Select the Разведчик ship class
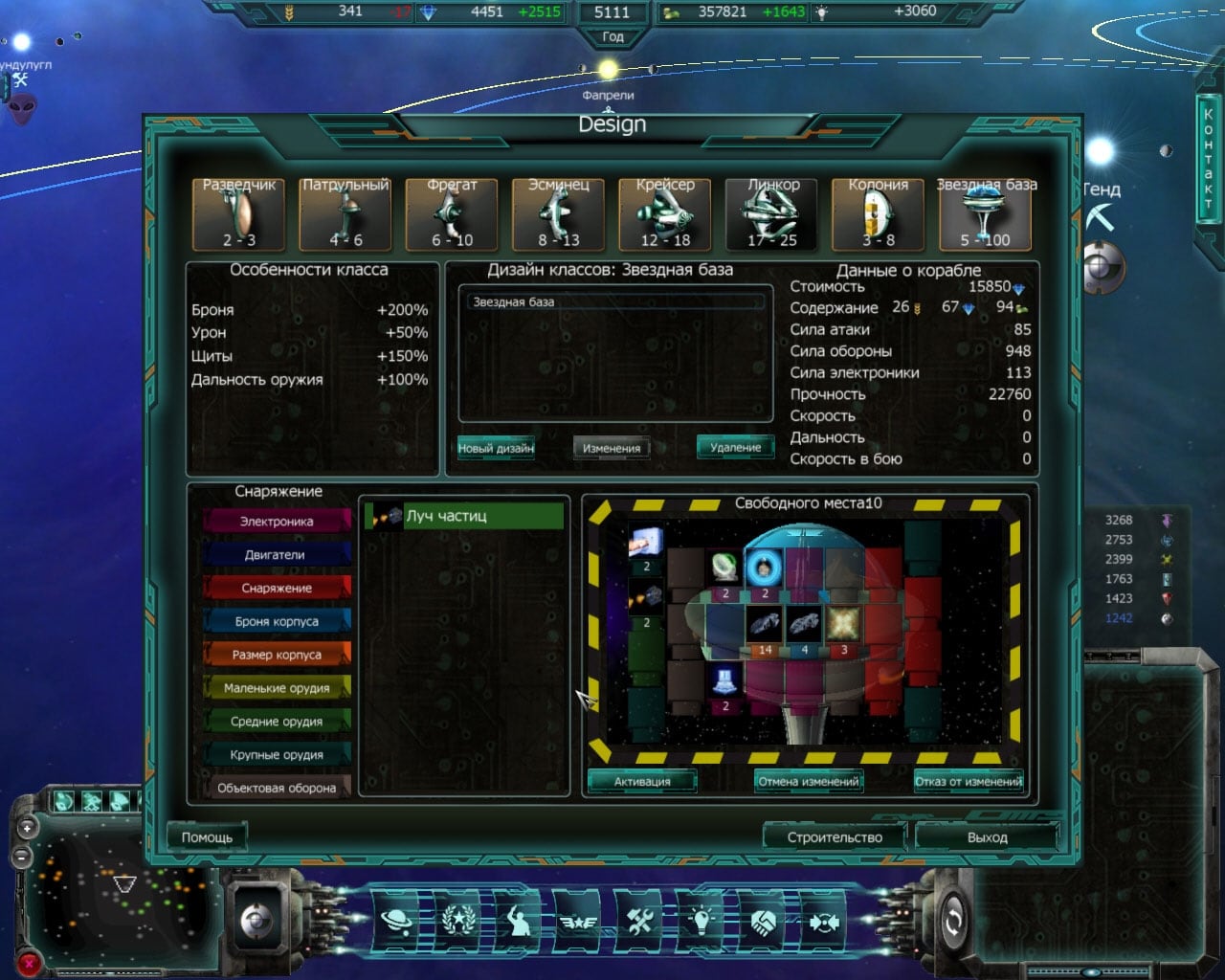Screen dimensions: 1225x980 point(239,214)
